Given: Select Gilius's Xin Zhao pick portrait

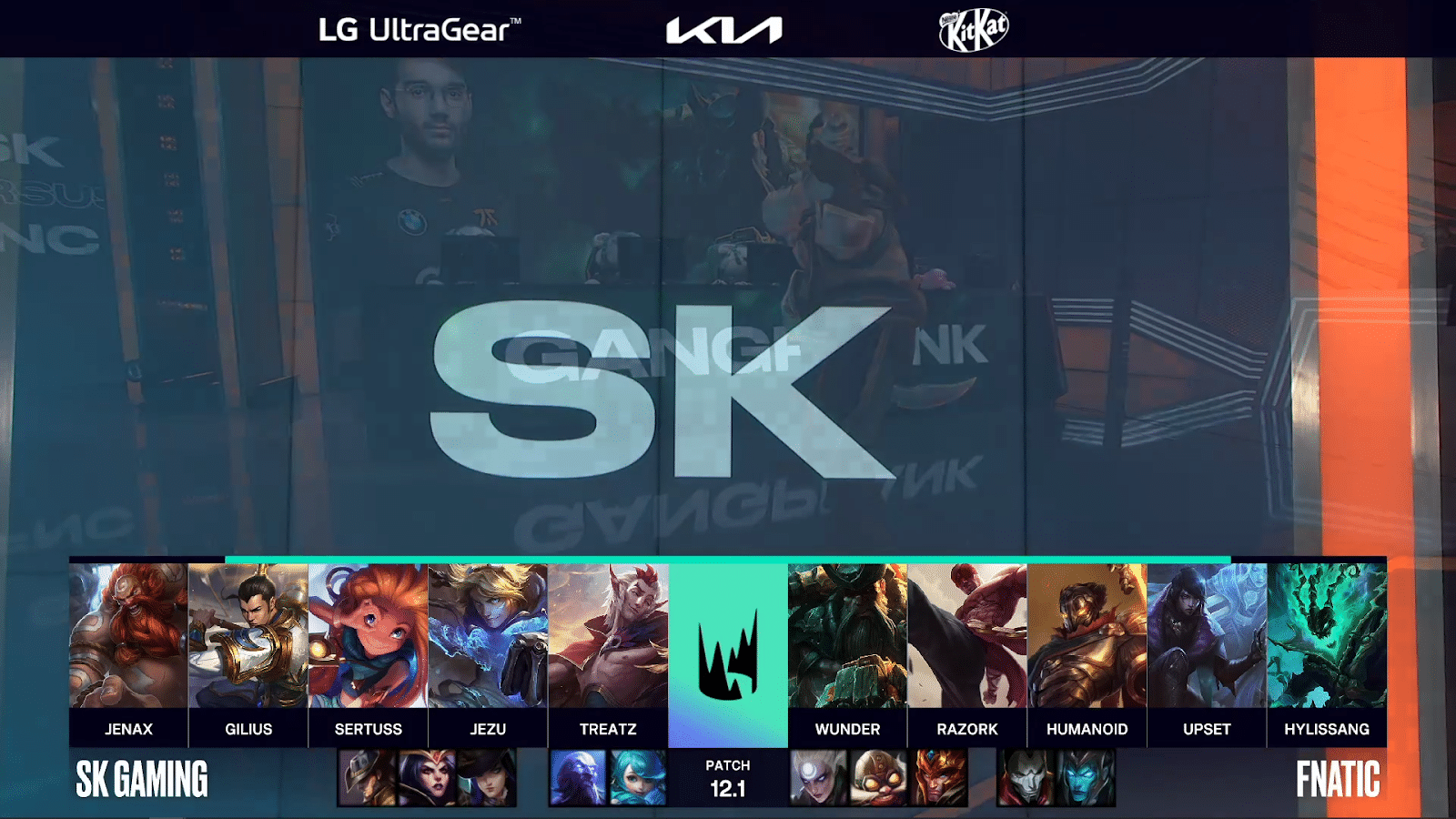Looking at the screenshot, I should [248, 635].
